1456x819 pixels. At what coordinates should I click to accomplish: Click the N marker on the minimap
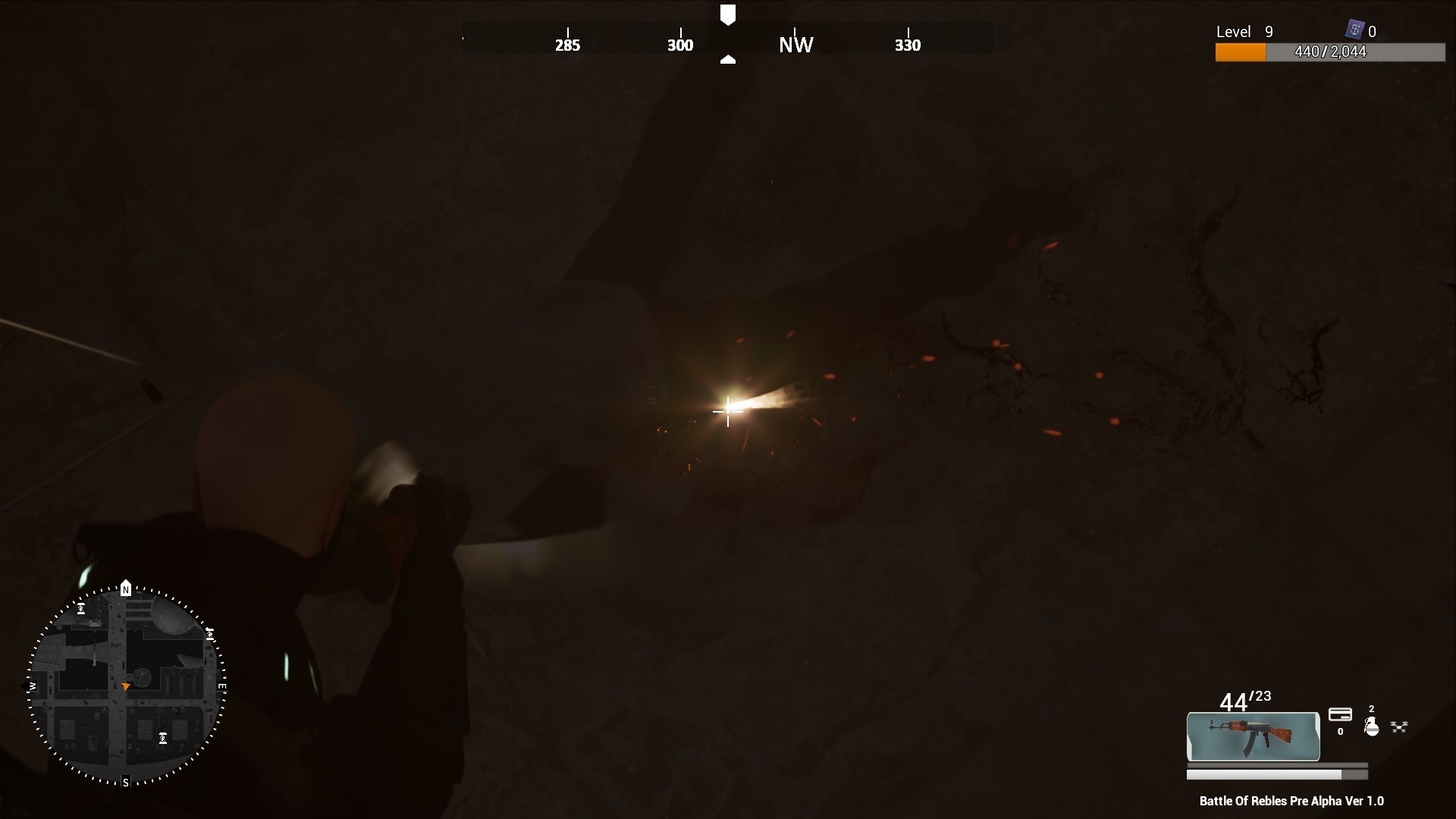click(126, 589)
